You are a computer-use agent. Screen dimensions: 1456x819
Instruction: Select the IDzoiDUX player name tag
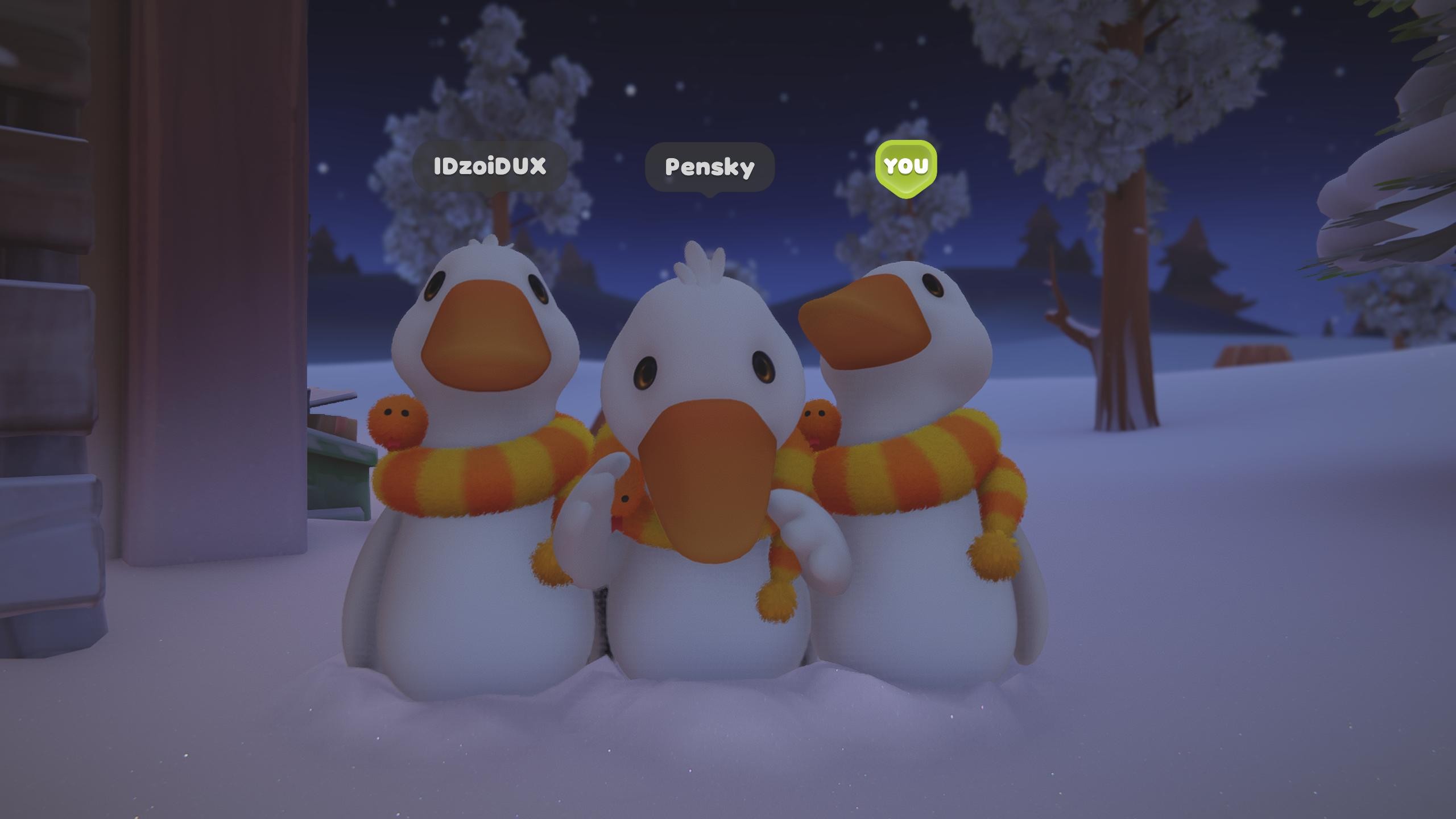click(x=490, y=166)
